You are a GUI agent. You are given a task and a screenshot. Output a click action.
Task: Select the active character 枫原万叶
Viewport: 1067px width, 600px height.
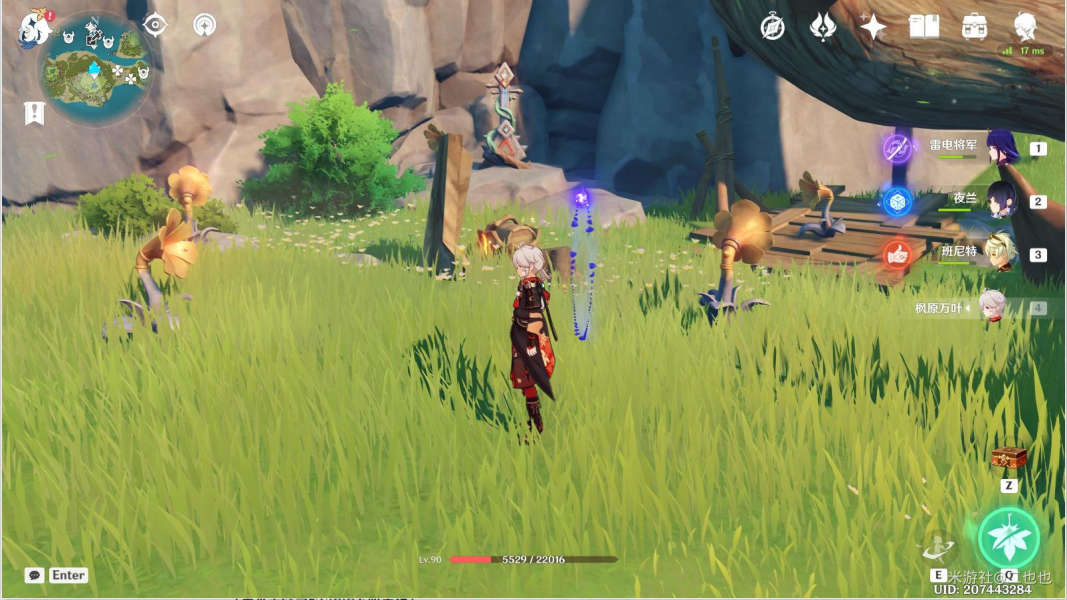(990, 307)
